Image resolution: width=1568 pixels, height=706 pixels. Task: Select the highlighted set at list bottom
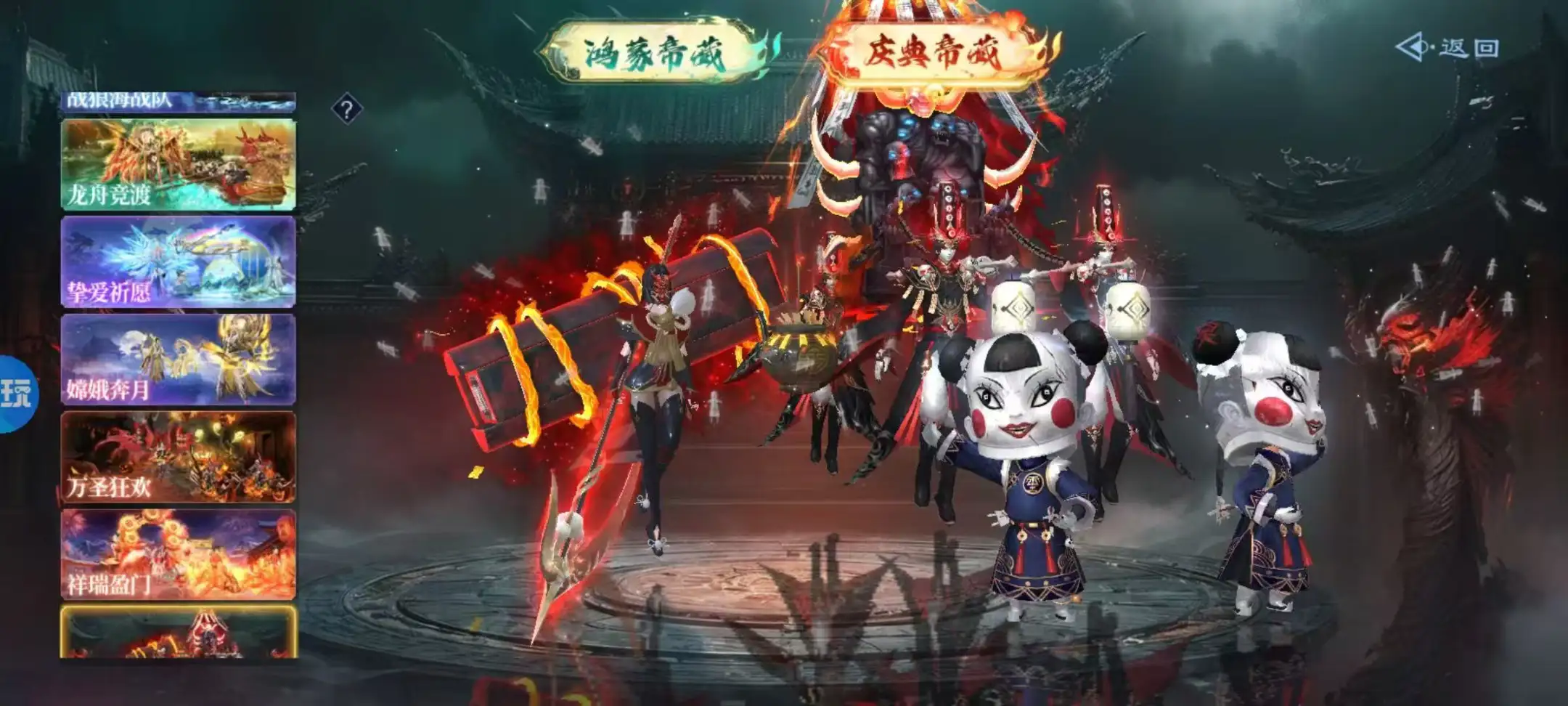[x=178, y=633]
